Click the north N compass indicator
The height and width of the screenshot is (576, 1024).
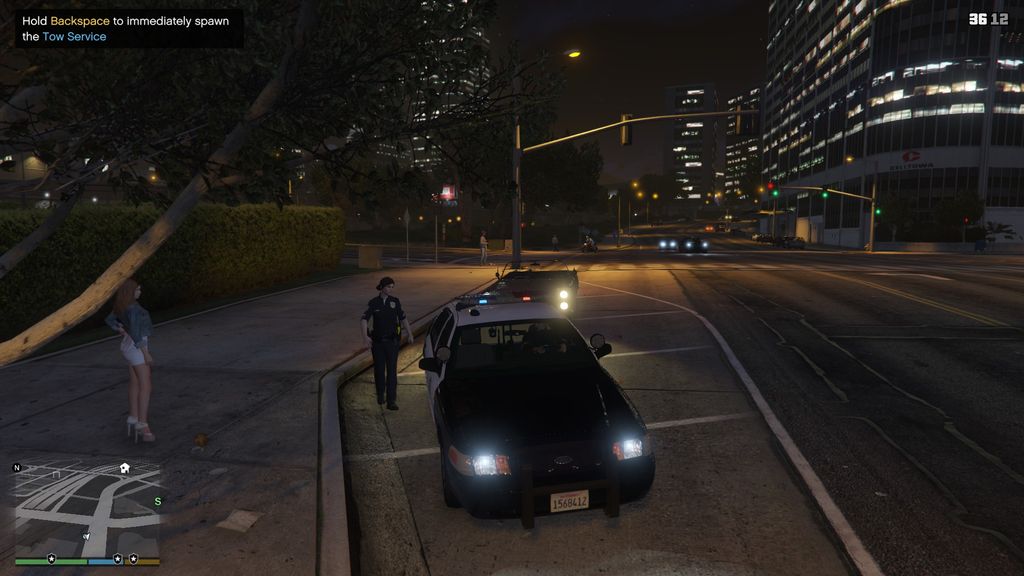17,467
